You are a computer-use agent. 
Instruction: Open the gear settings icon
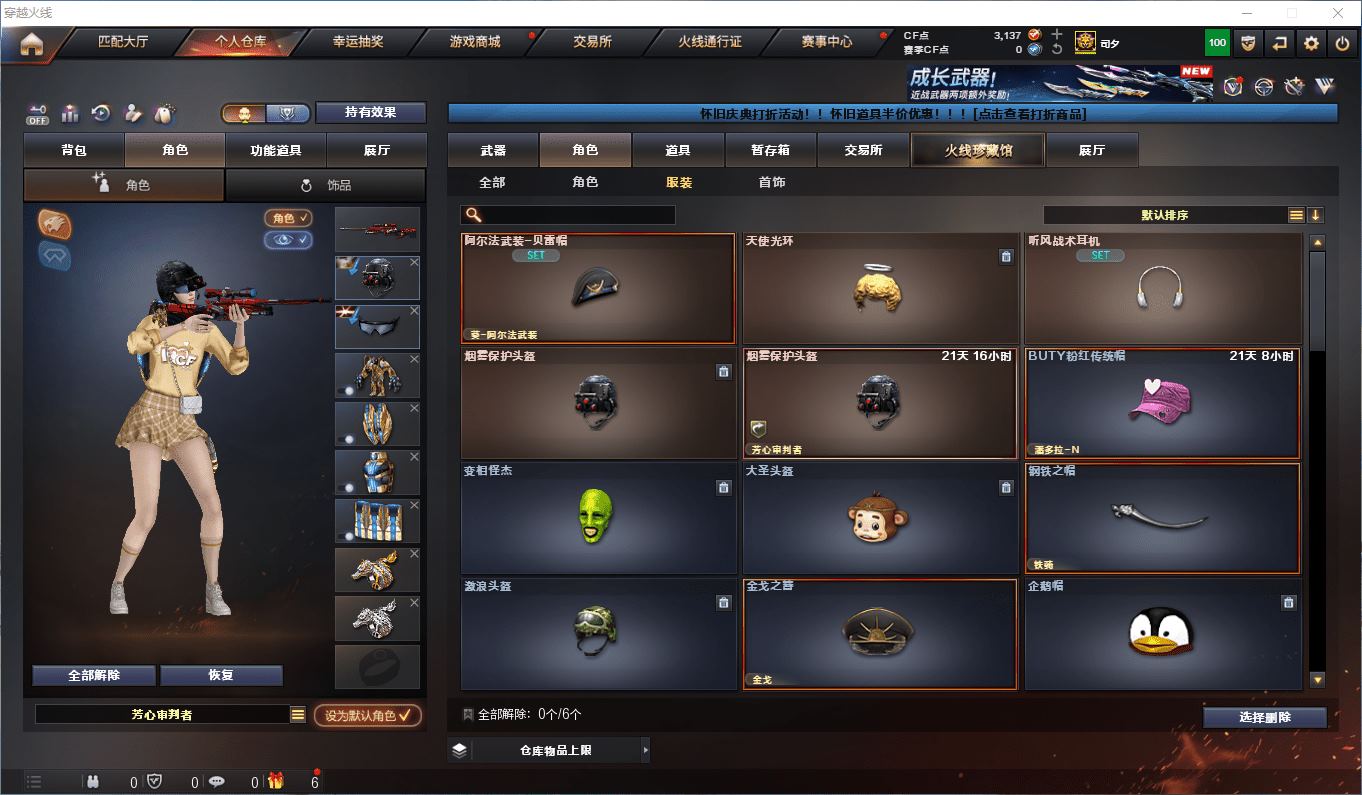tap(1311, 43)
